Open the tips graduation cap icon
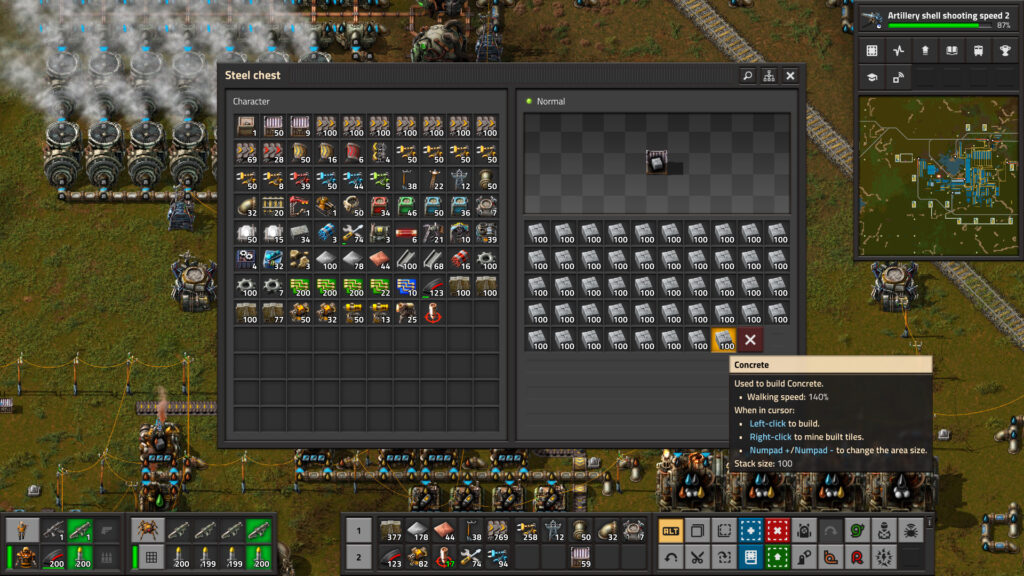1024x576 pixels. pyautogui.click(x=872, y=77)
